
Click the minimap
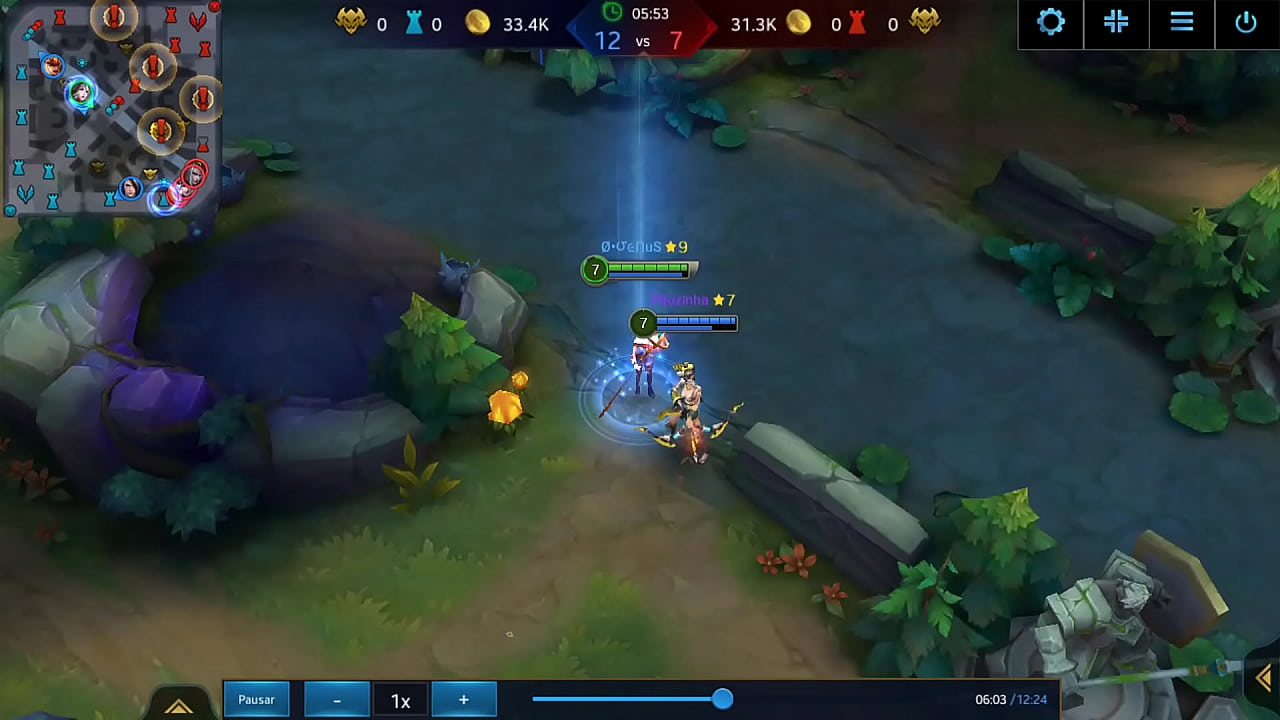pyautogui.click(x=112, y=106)
